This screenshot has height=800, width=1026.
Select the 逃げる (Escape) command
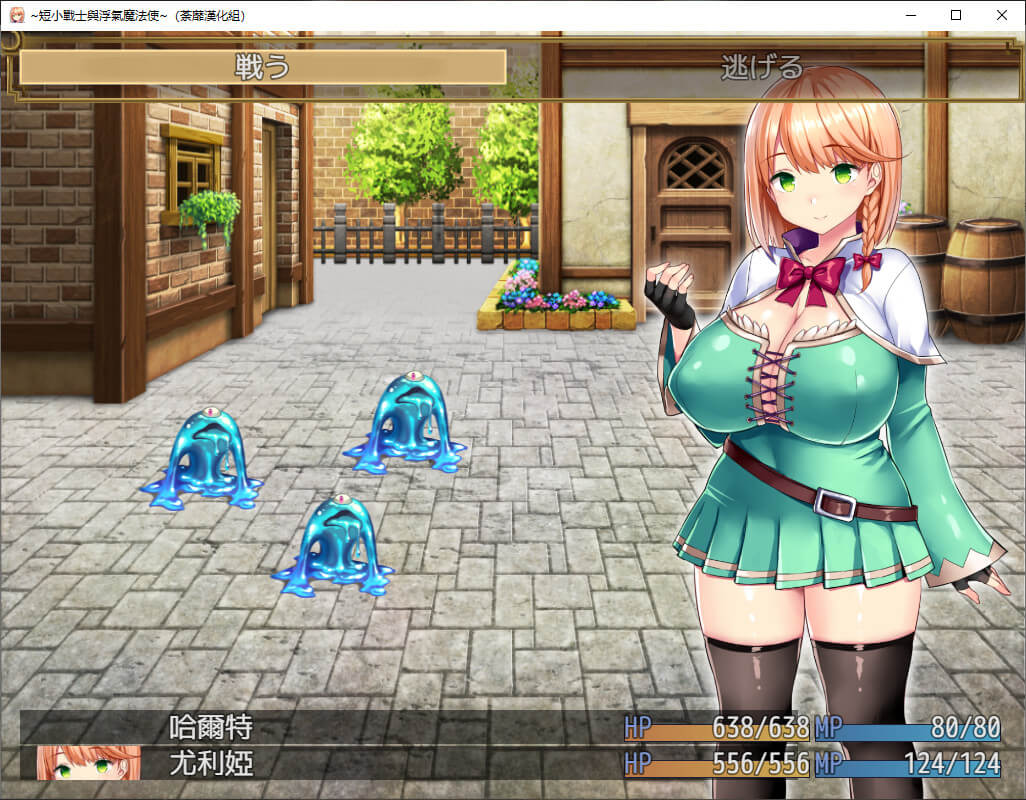pos(762,67)
